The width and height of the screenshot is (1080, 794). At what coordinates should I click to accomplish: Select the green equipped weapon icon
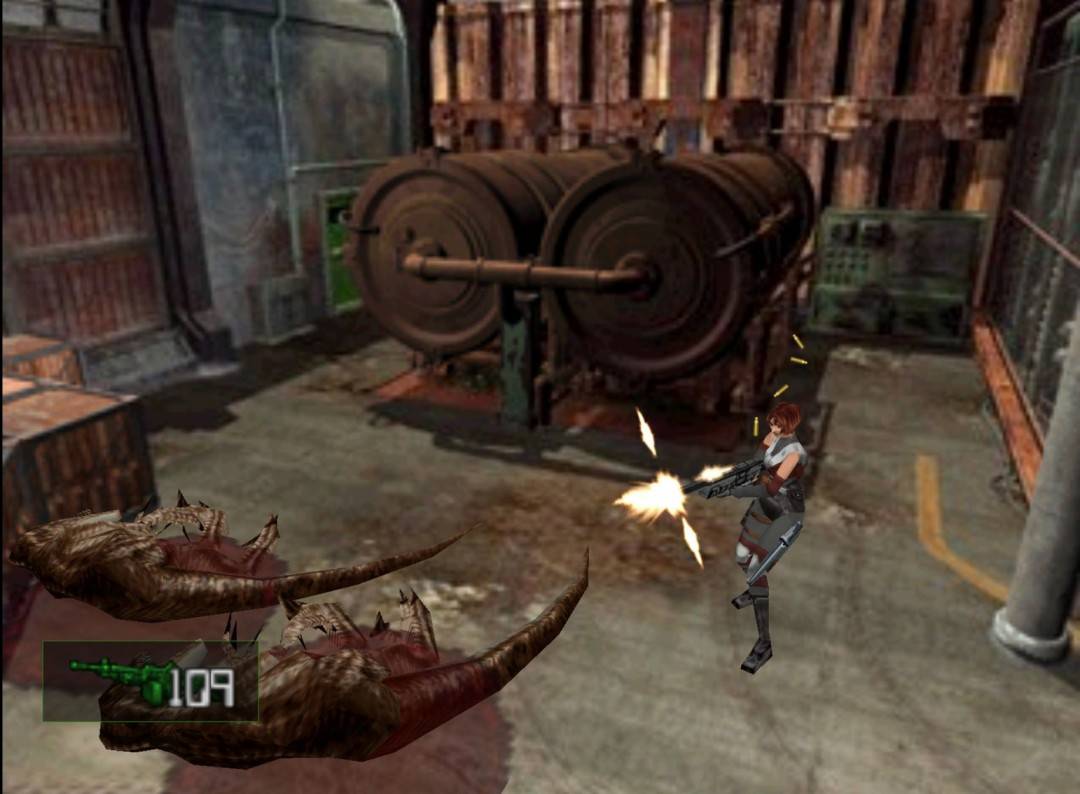(x=120, y=678)
